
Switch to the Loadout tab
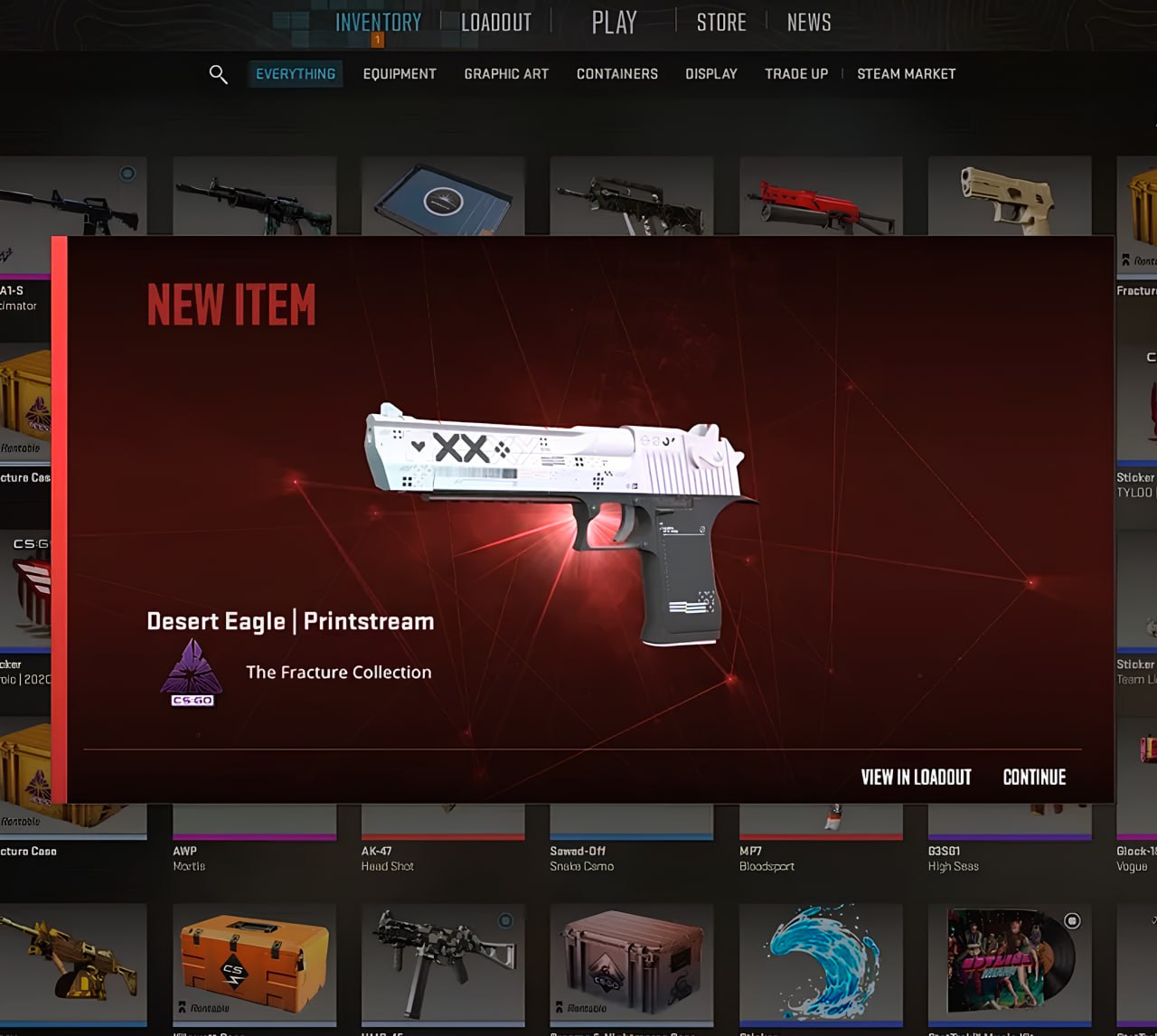(x=496, y=23)
